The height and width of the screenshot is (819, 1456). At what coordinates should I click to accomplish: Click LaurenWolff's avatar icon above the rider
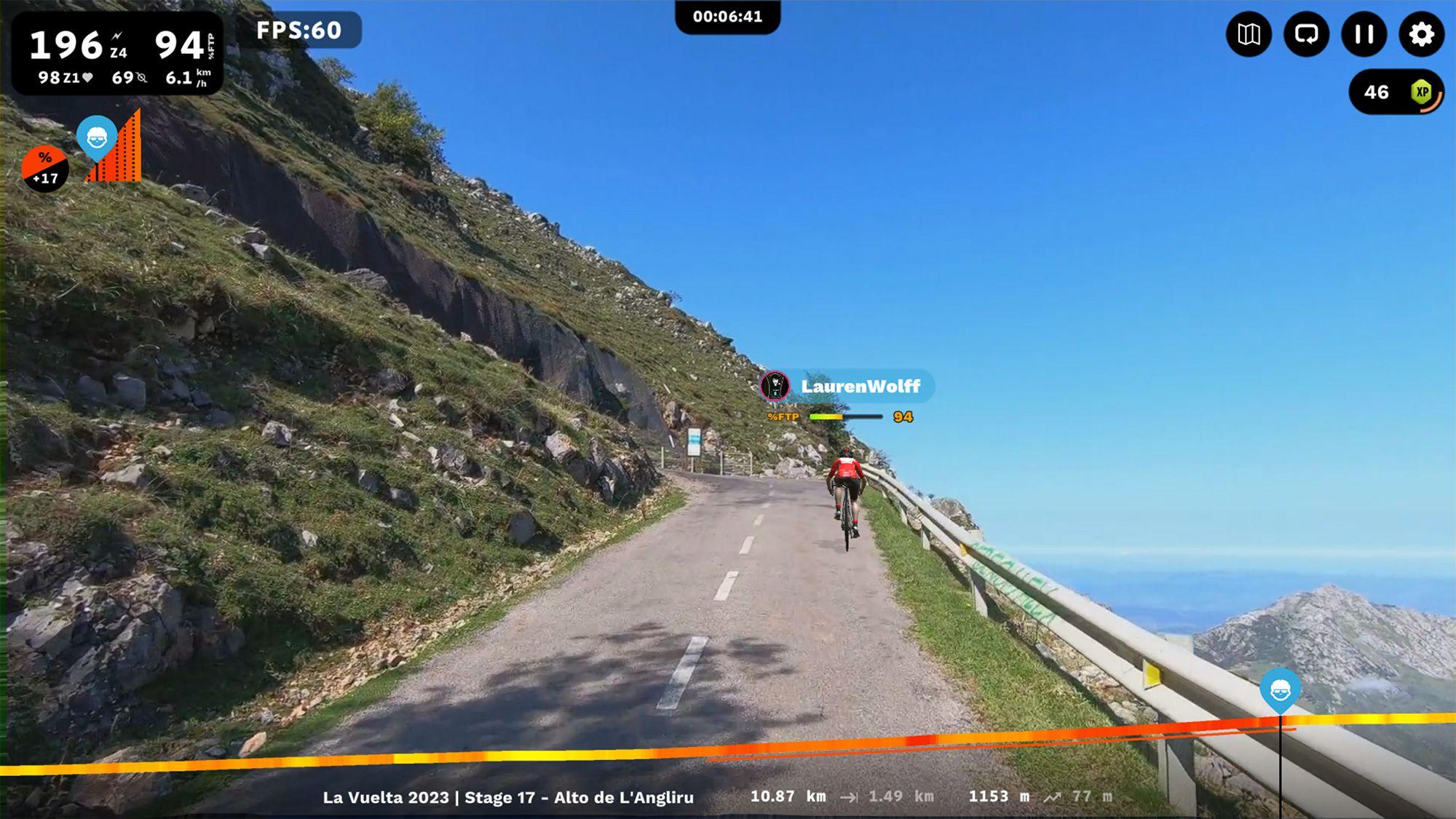pos(776,387)
